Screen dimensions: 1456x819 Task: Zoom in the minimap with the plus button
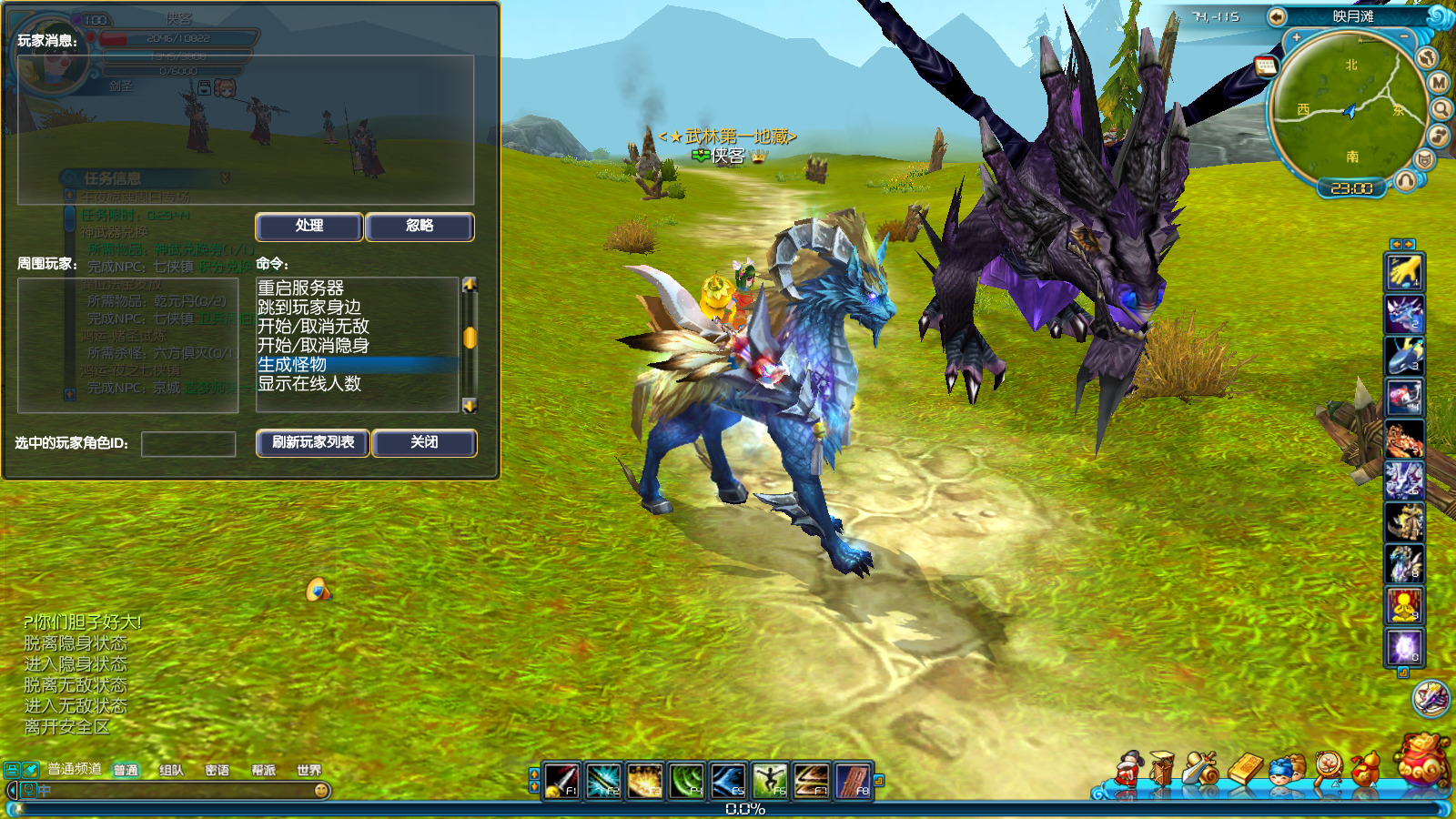(1297, 38)
